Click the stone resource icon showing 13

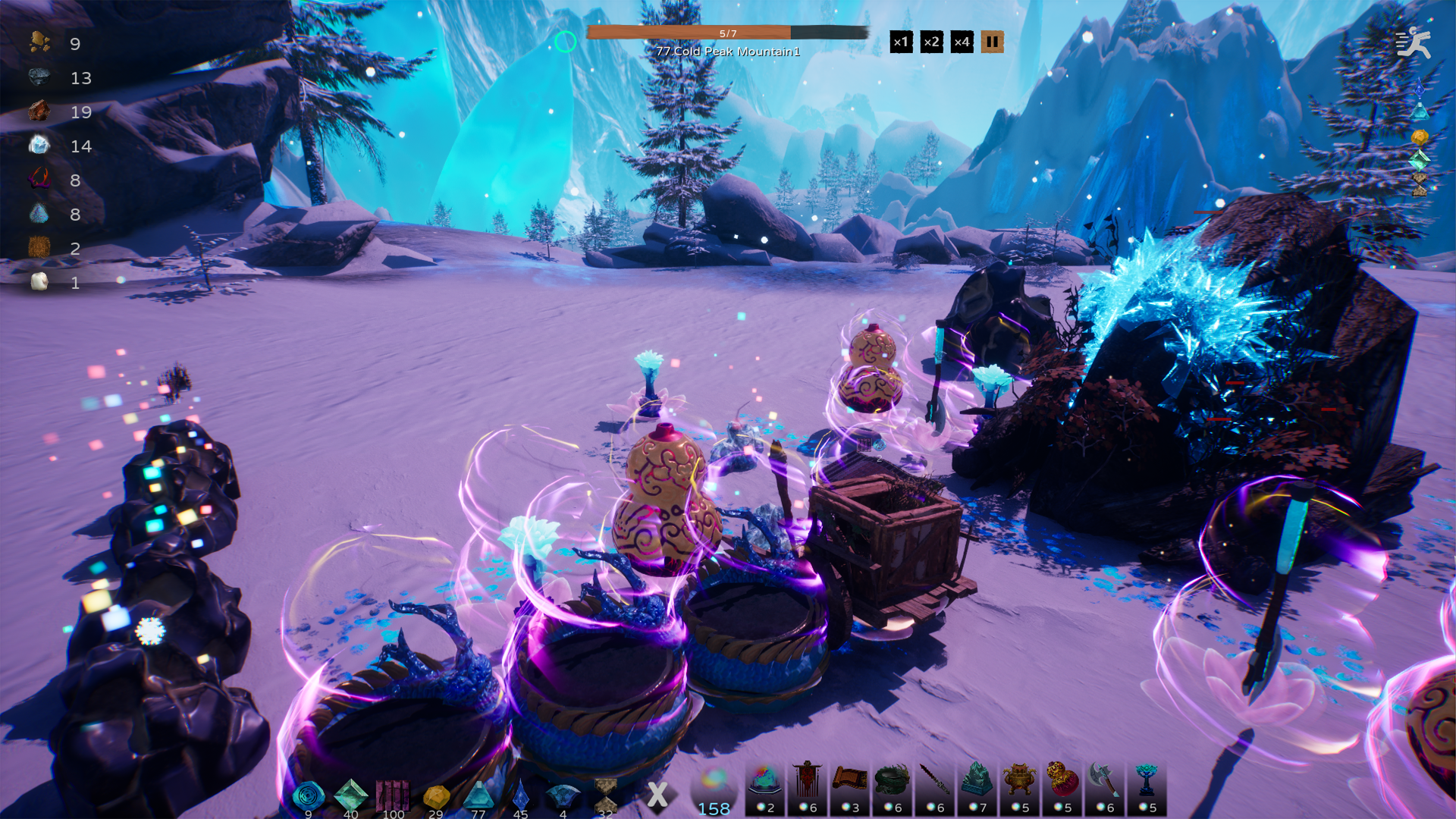pyautogui.click(x=39, y=77)
